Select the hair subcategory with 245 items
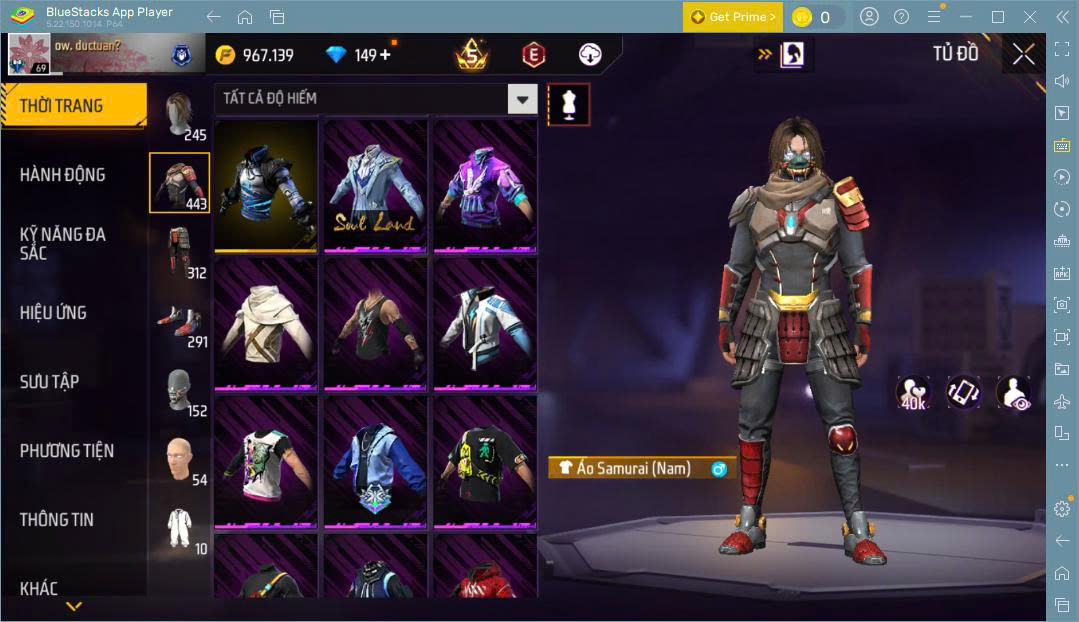1079x622 pixels. tap(180, 116)
